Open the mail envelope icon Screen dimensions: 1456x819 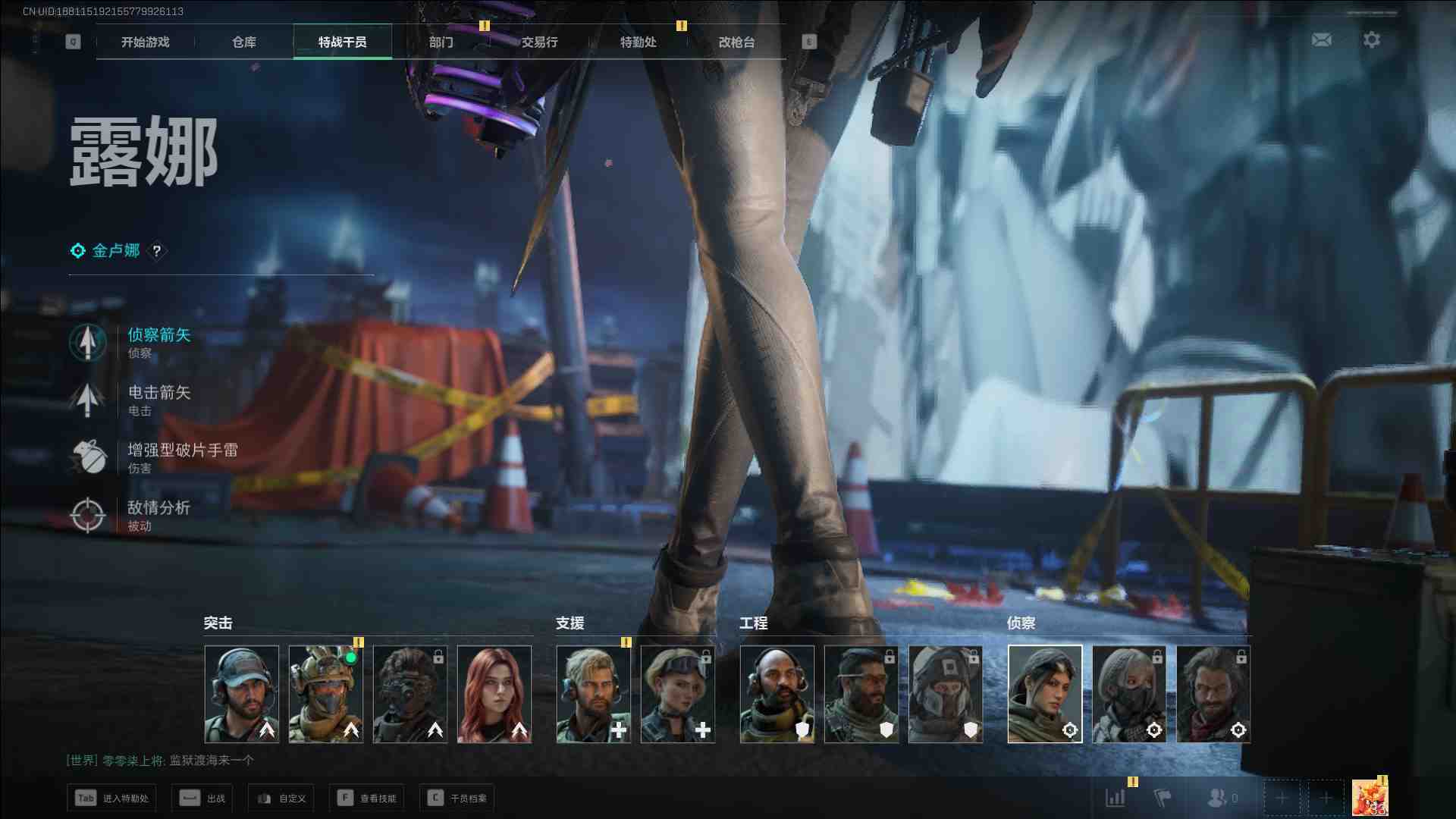click(x=1321, y=39)
